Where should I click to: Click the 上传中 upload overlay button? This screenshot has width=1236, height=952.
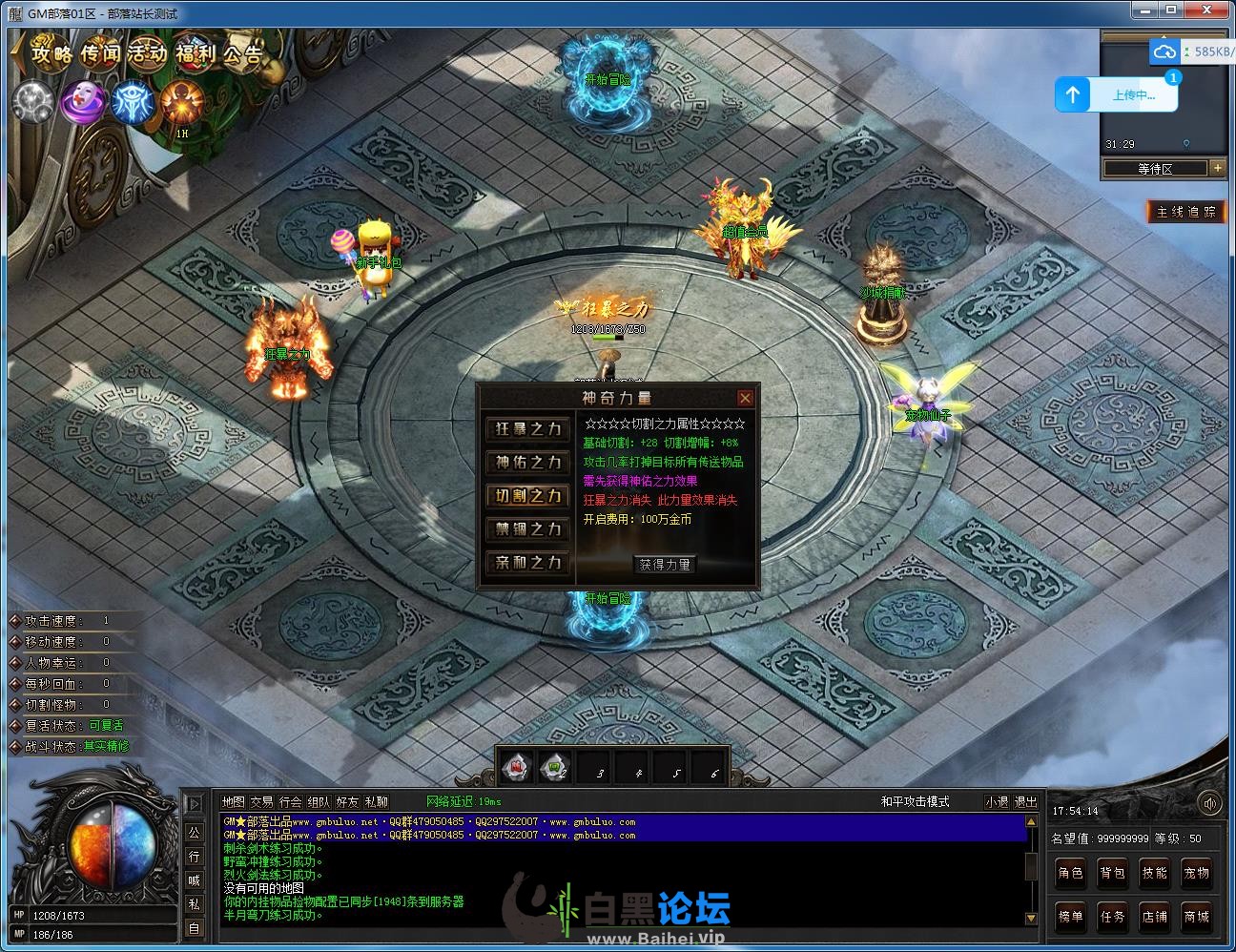pyautogui.click(x=1117, y=94)
